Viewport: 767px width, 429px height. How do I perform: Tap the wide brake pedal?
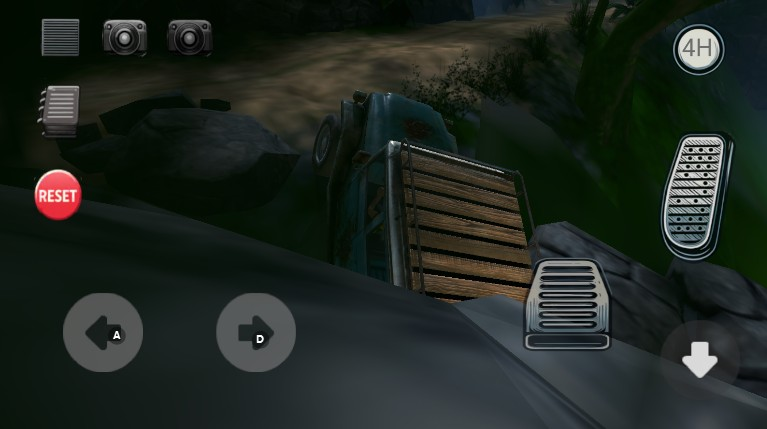568,304
